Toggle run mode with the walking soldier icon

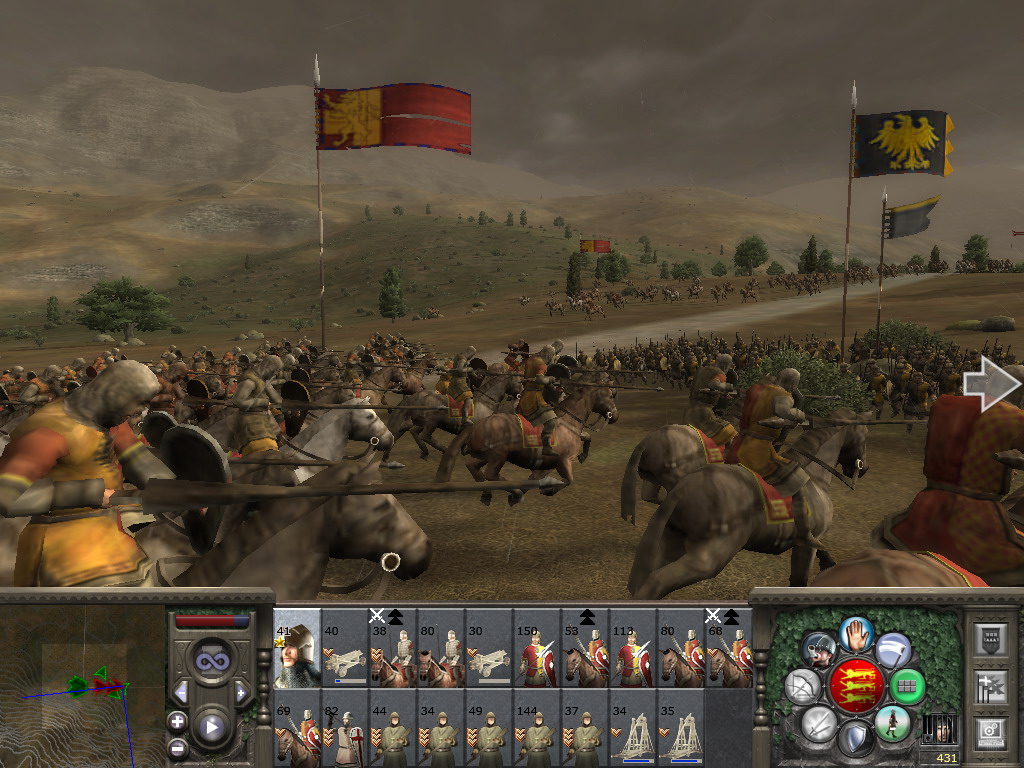(x=892, y=723)
